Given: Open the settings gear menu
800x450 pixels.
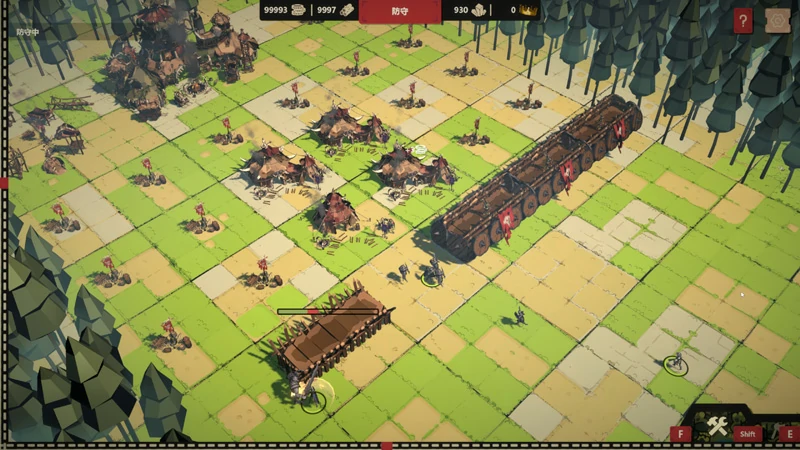Looking at the screenshot, I should pos(777,21).
